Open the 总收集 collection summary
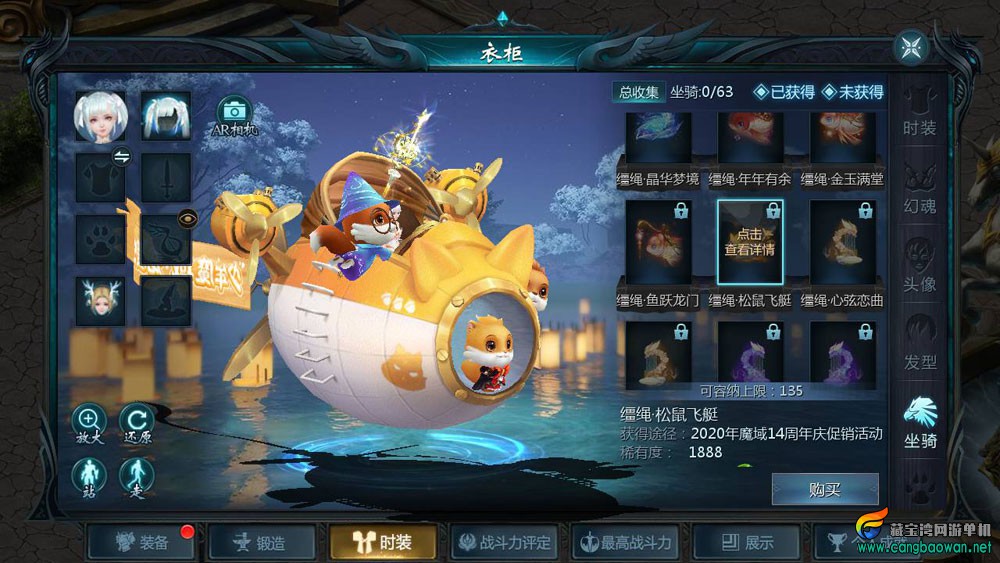The image size is (1000, 563). [639, 92]
